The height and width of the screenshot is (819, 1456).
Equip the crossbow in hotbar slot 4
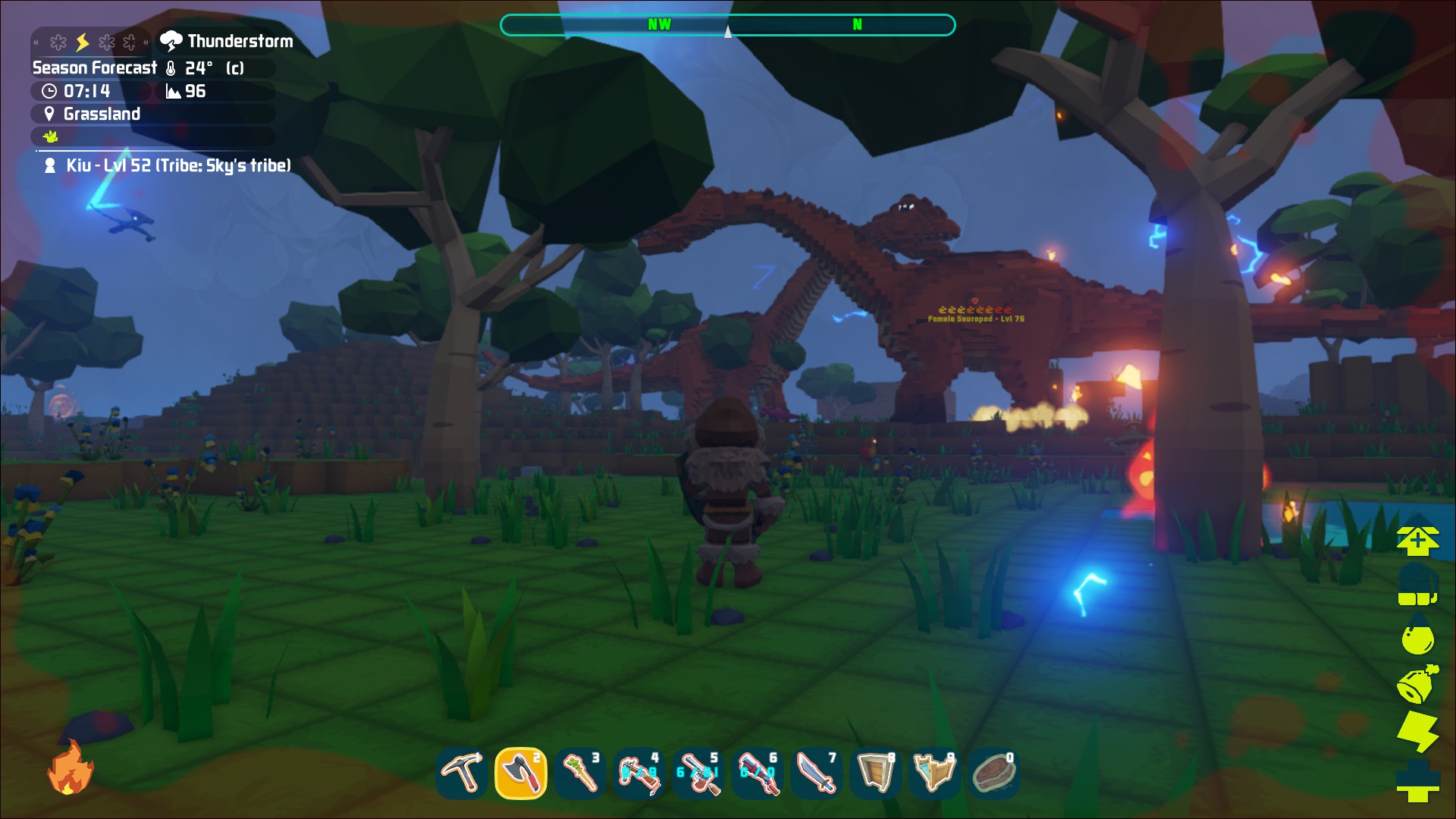point(639,773)
